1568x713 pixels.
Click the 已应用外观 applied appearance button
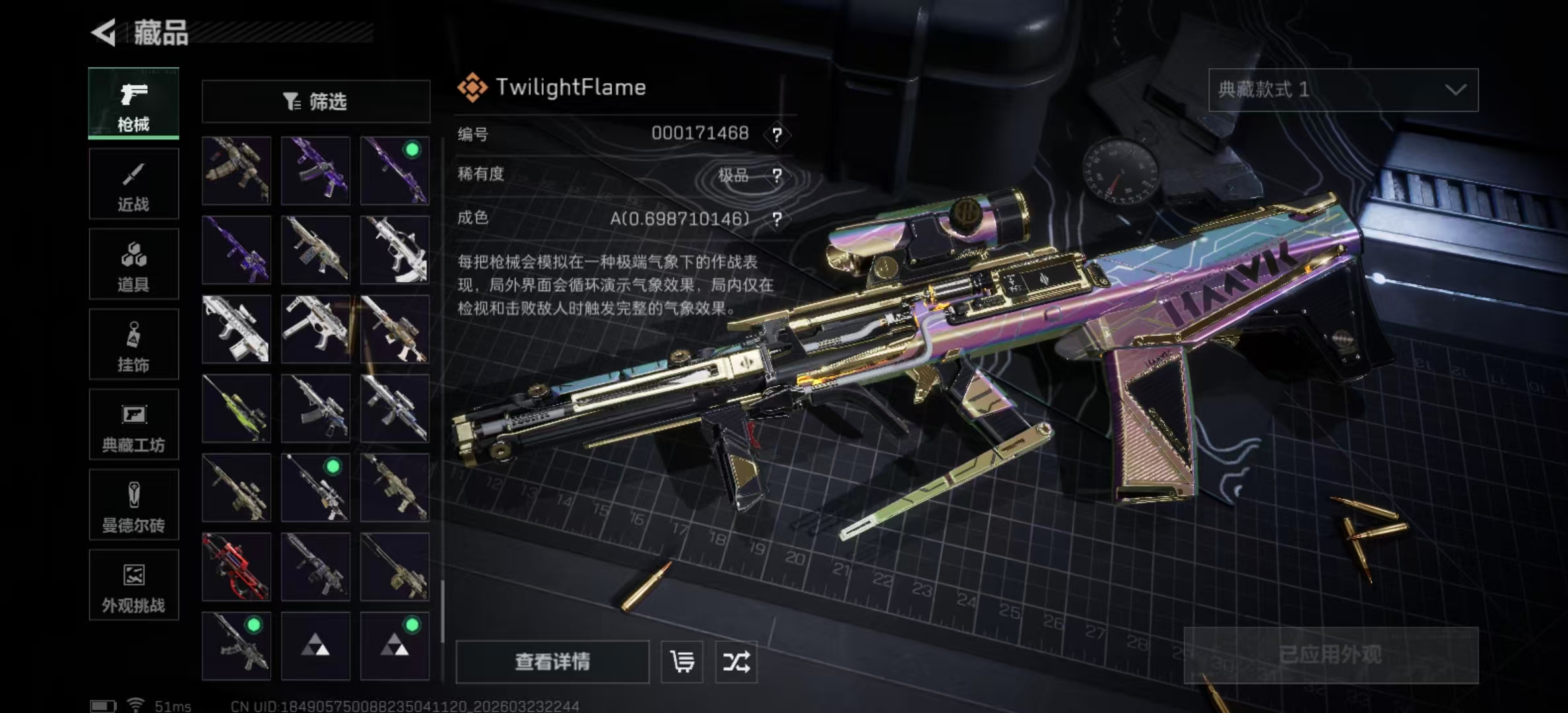[x=1330, y=655]
